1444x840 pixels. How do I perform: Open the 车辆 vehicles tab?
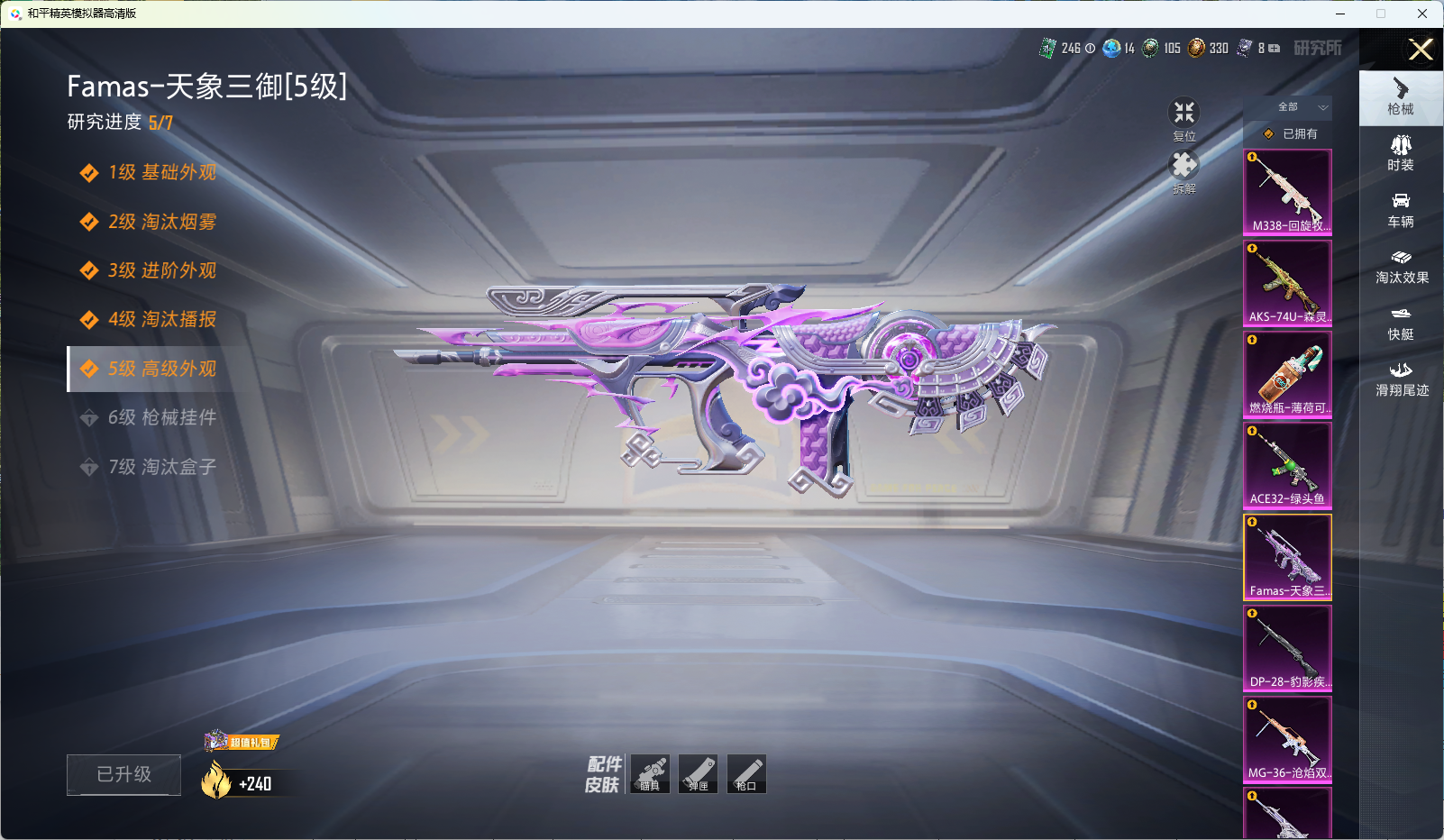click(1400, 210)
